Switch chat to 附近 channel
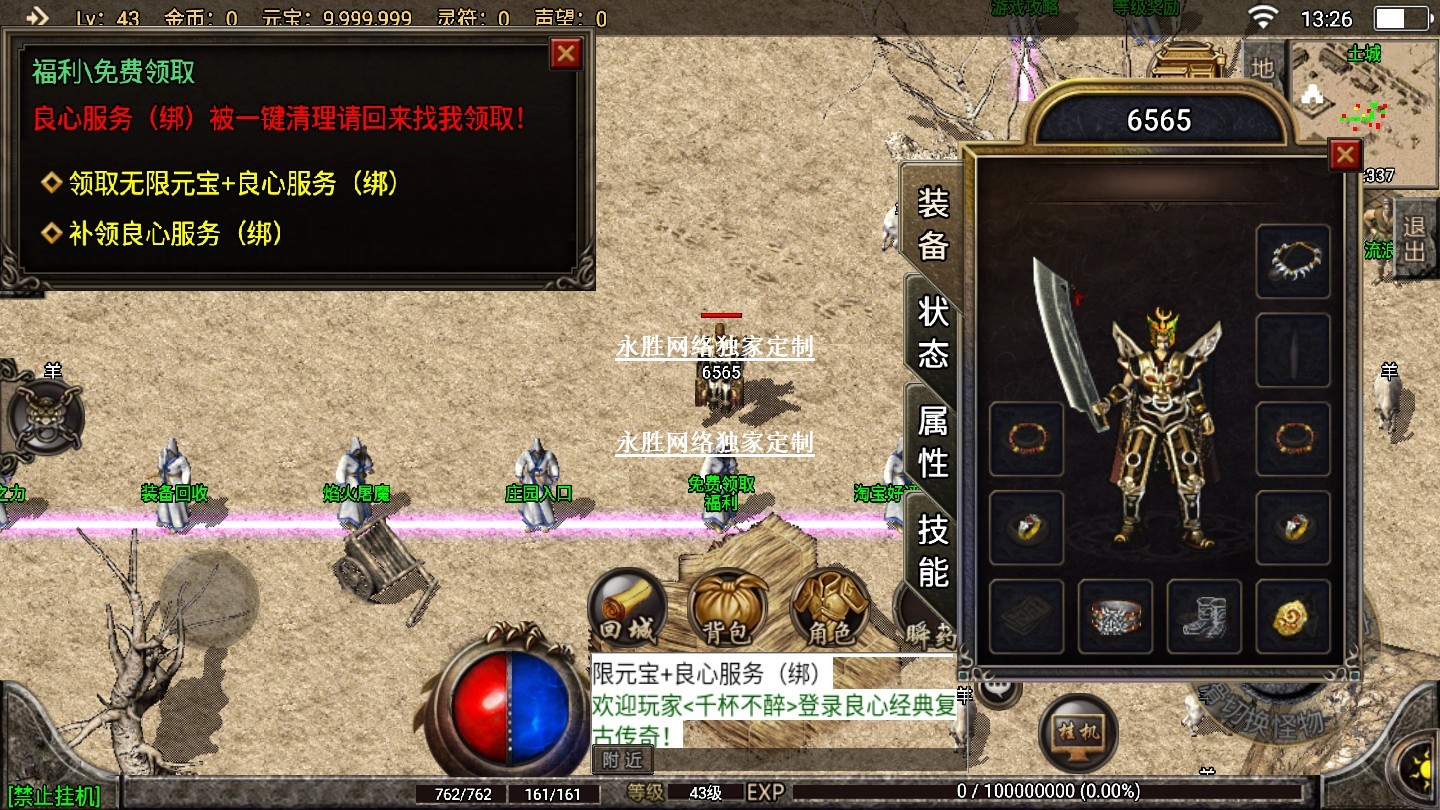This screenshot has width=1440, height=810. pyautogui.click(x=623, y=760)
